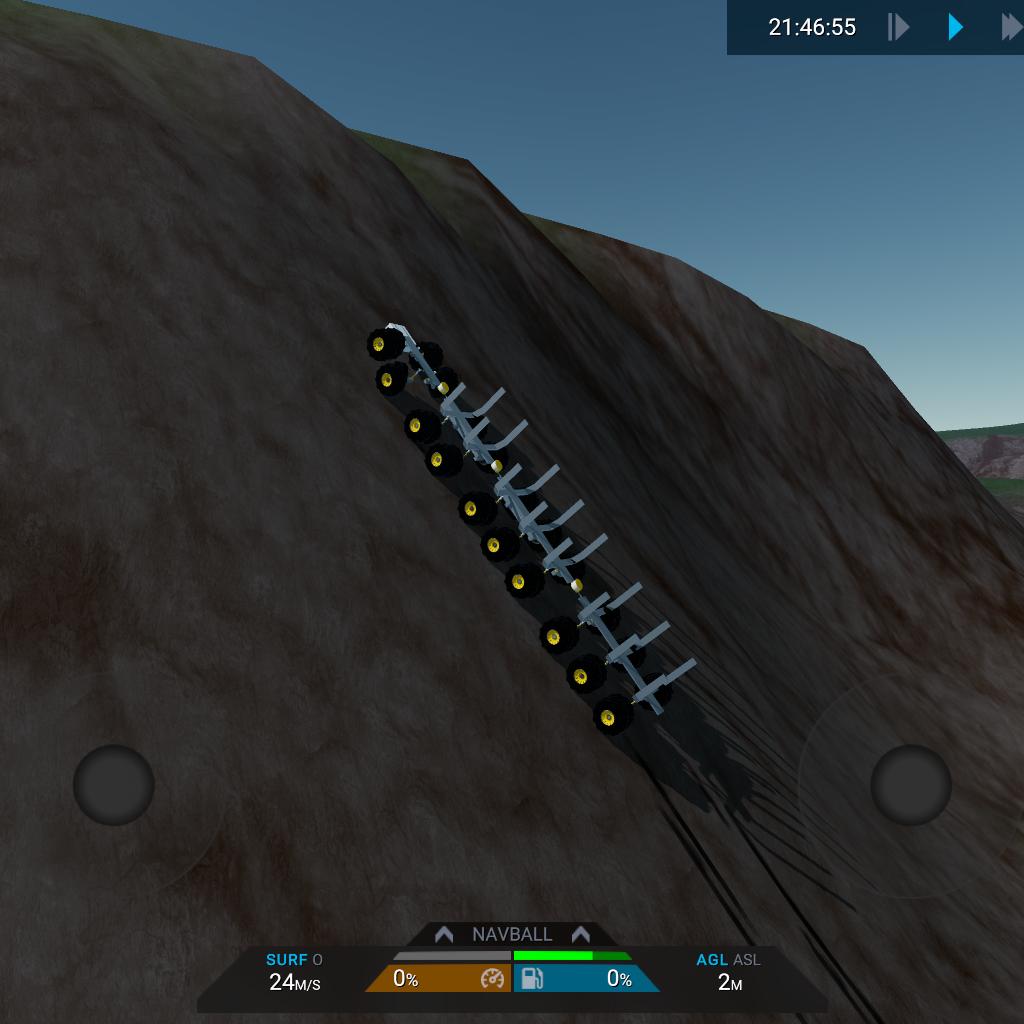Click the orange throttle gauge panel

438,979
